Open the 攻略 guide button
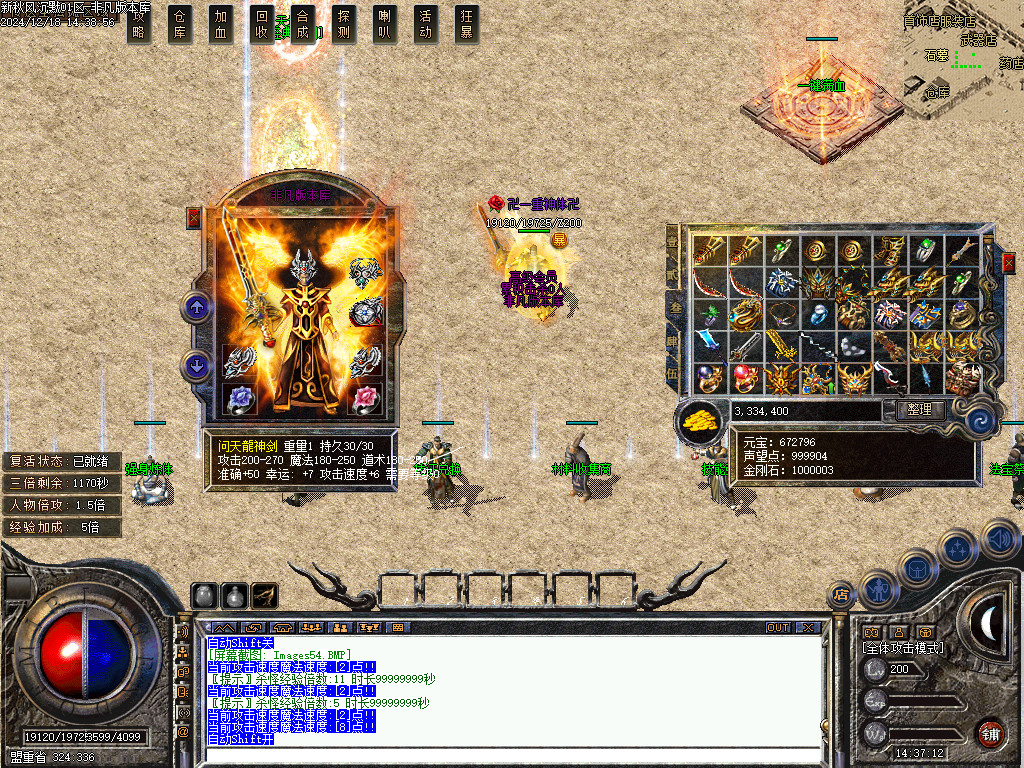Screen dimensions: 1024x768 [139, 24]
